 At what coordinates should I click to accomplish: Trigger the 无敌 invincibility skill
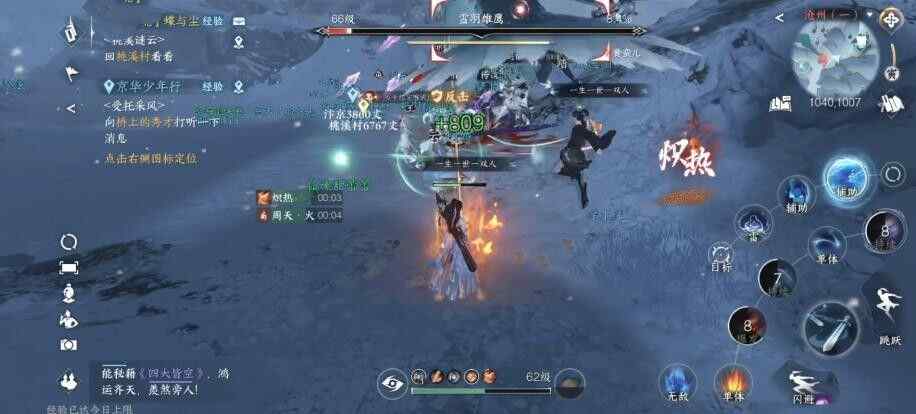click(676, 381)
